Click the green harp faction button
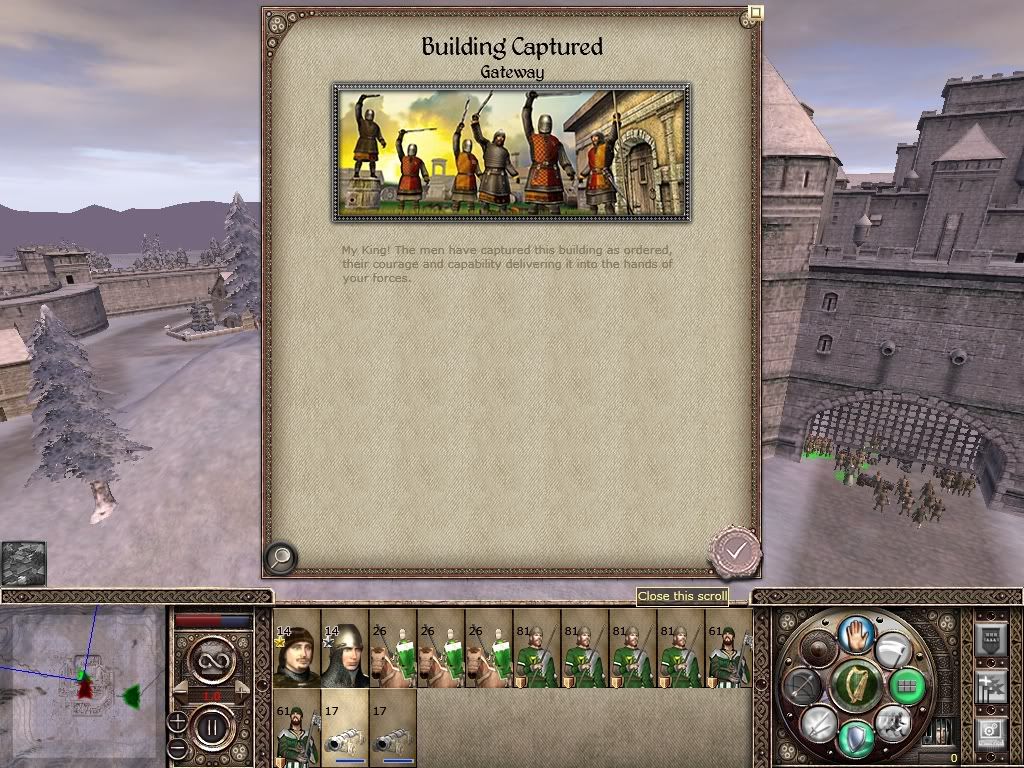1024x768 pixels. tap(856, 687)
